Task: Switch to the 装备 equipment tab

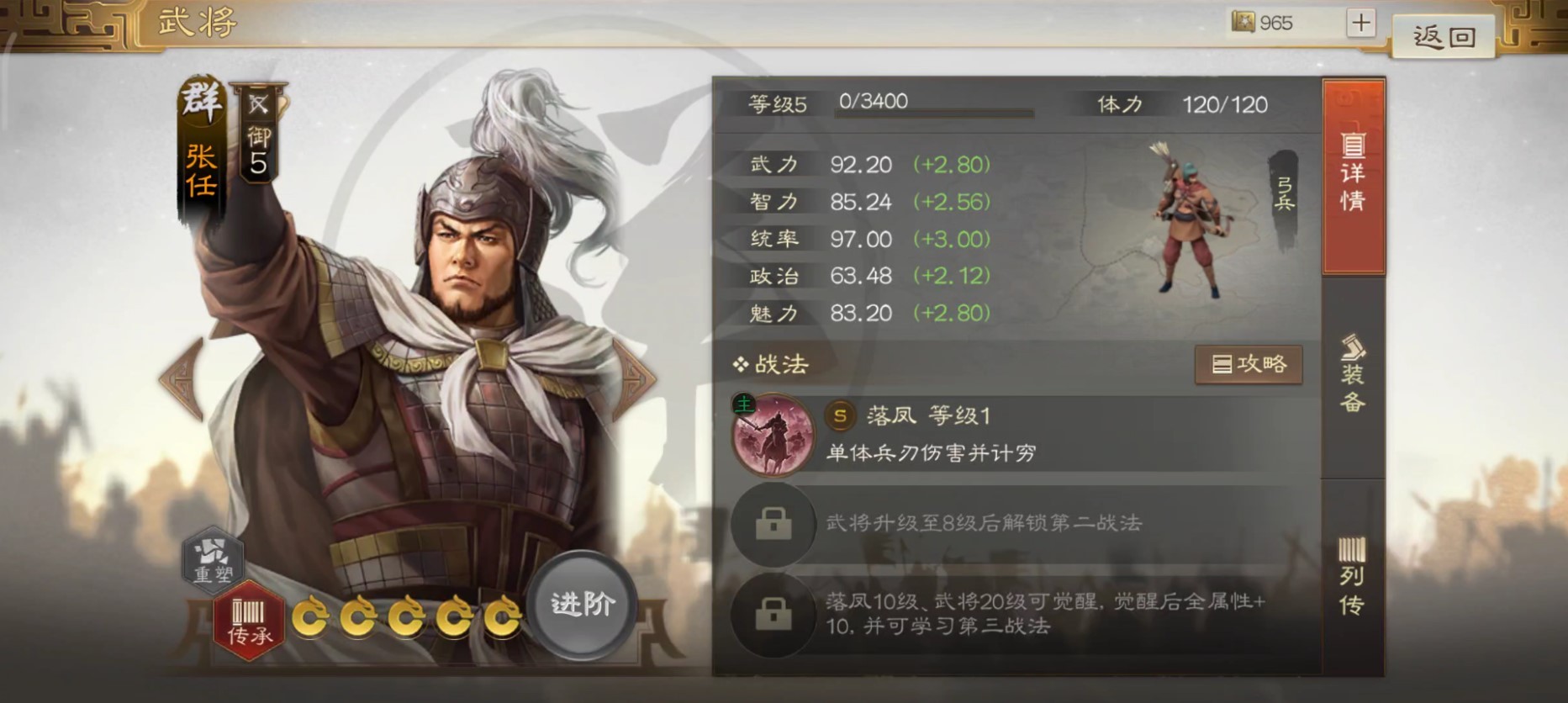Action: point(1356,374)
